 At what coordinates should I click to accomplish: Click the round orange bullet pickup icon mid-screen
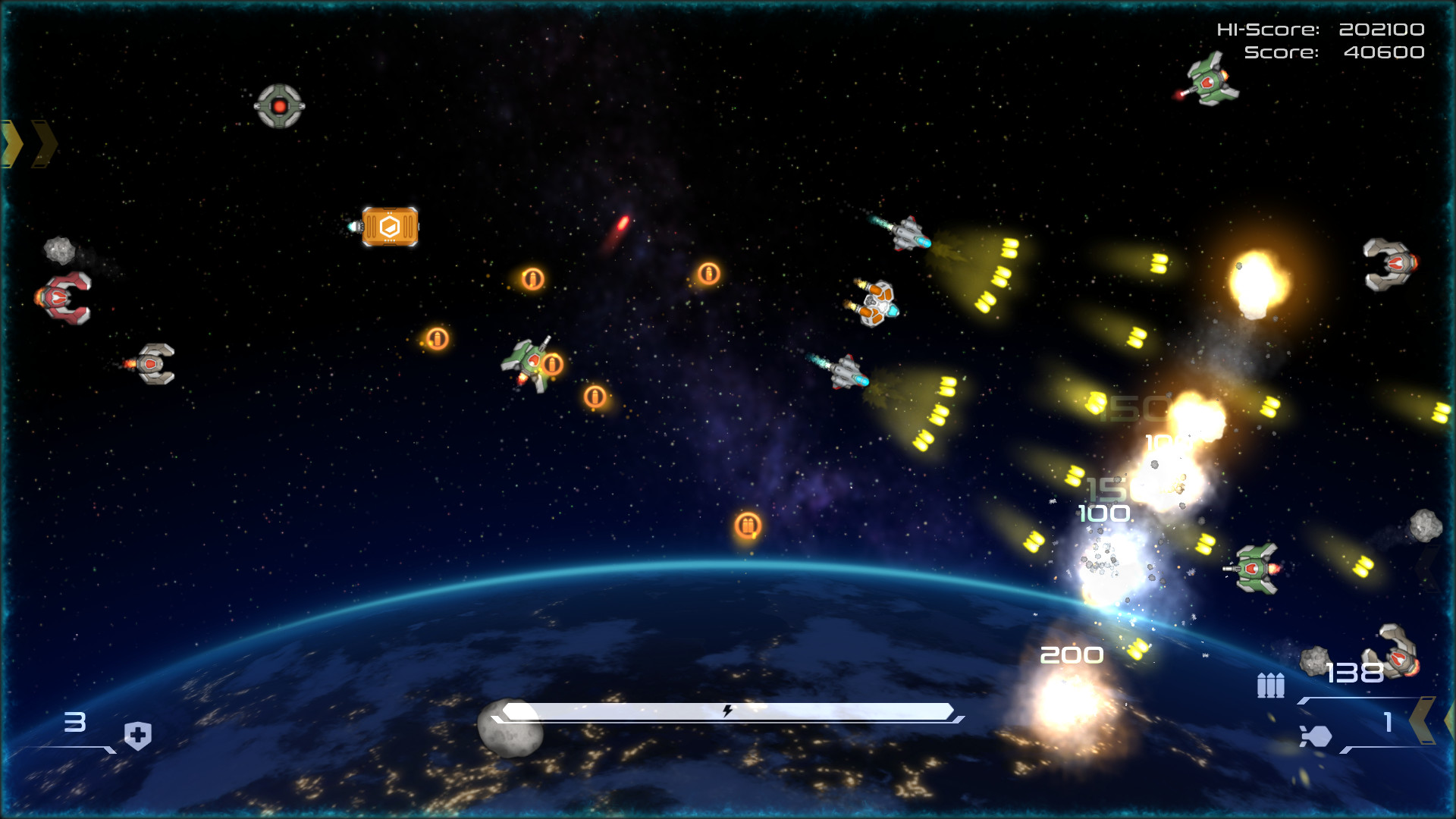click(x=710, y=274)
